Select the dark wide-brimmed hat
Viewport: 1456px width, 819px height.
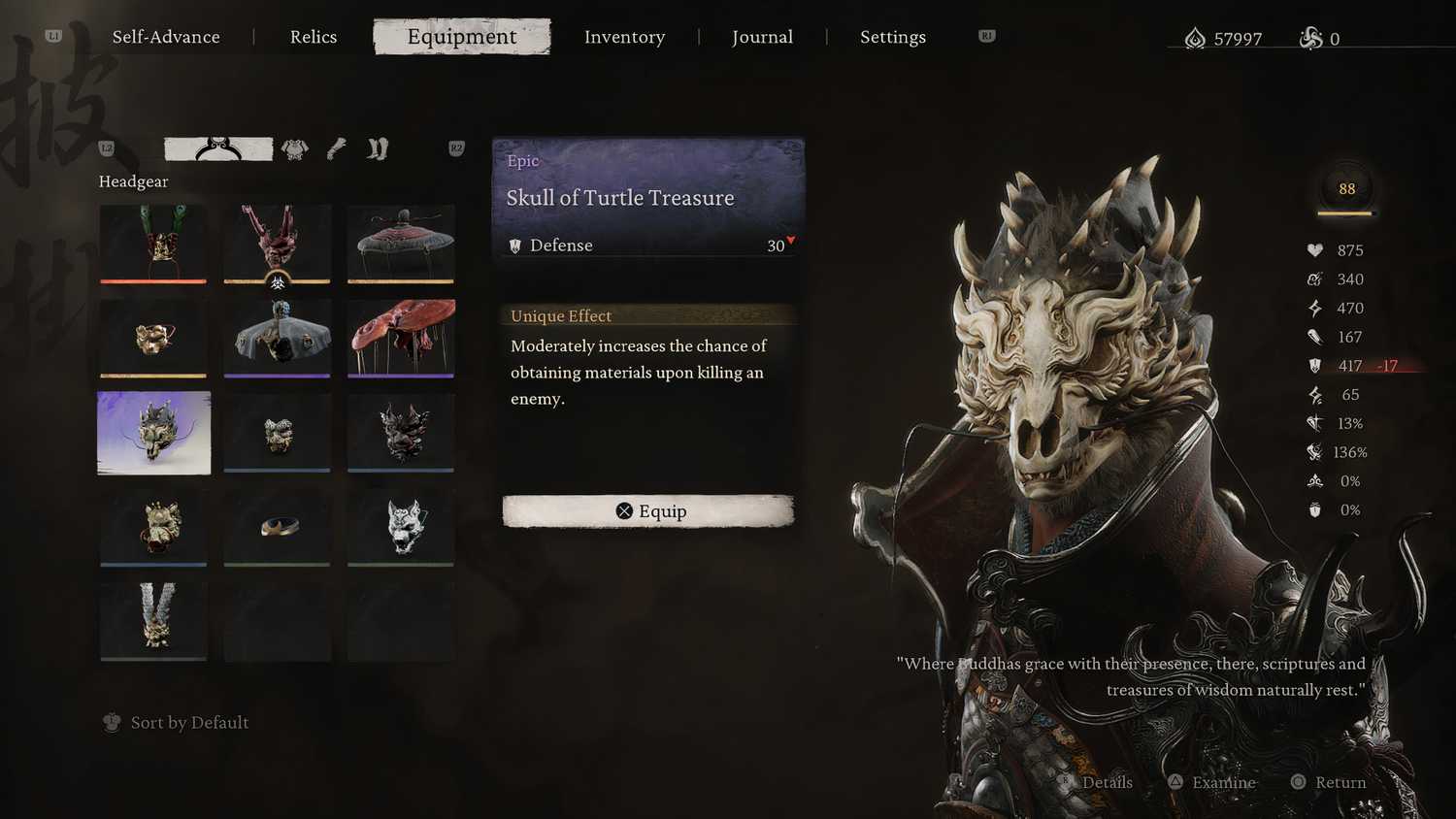(401, 242)
